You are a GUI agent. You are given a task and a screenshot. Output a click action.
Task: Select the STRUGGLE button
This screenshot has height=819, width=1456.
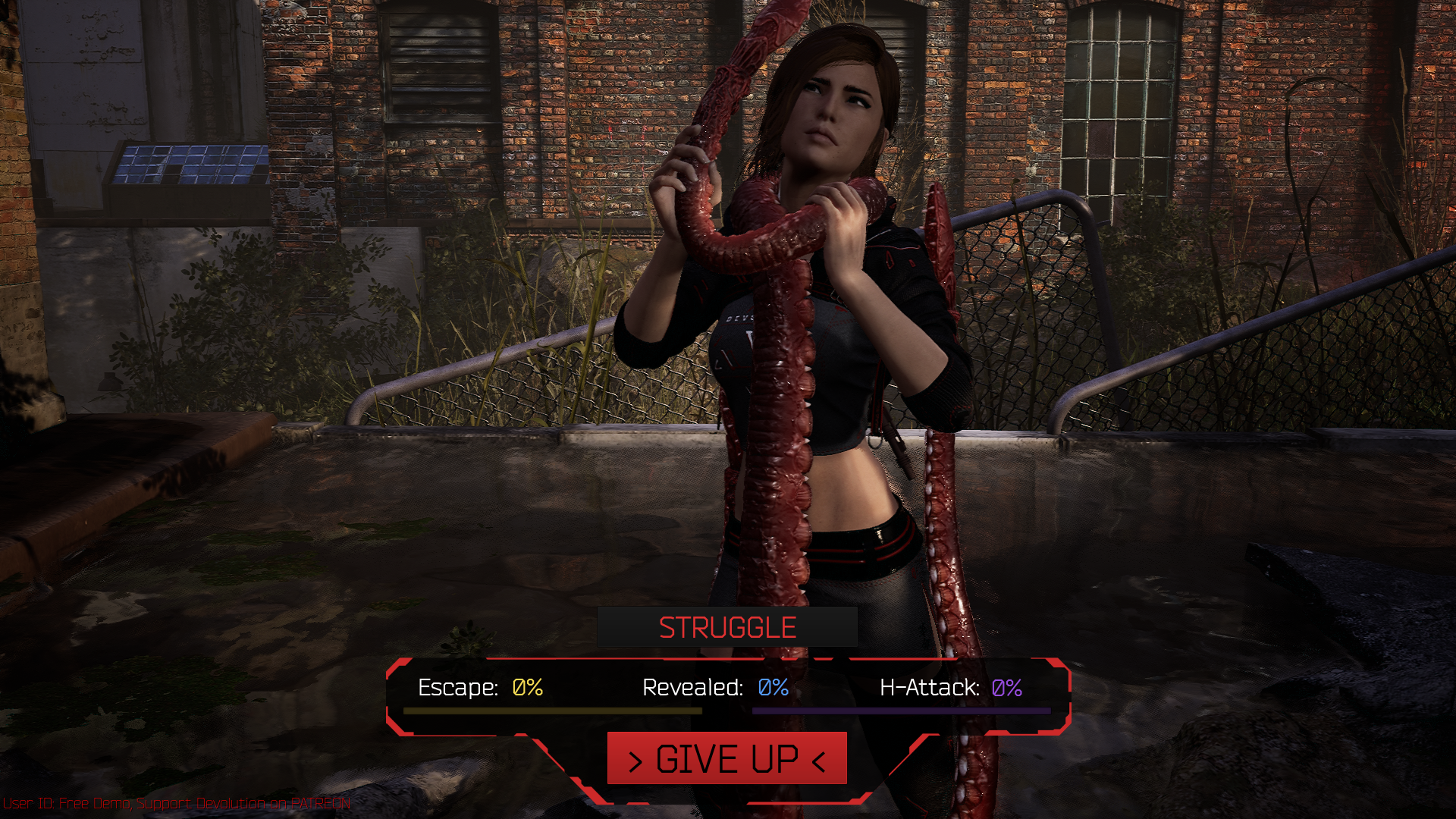point(727,627)
